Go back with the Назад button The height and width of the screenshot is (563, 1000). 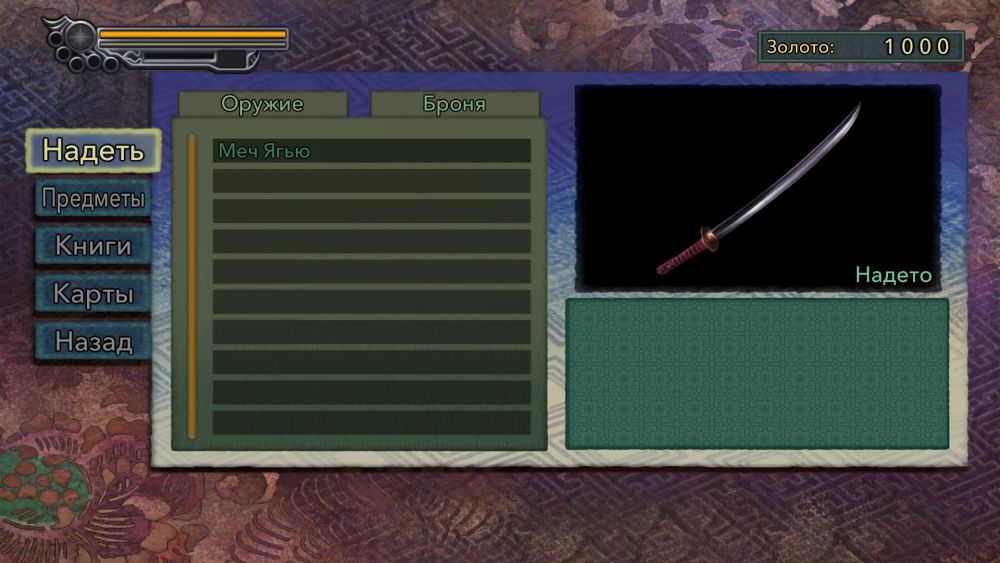(93, 342)
